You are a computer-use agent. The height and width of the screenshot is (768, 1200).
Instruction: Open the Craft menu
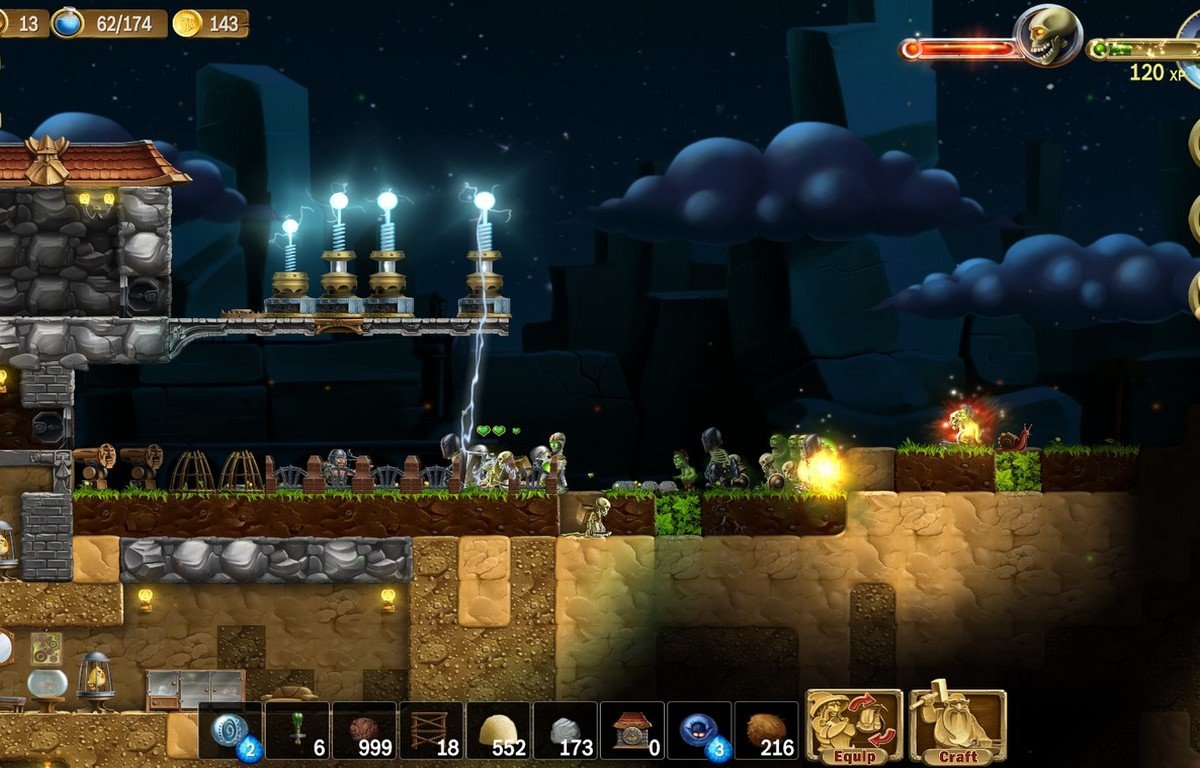click(x=957, y=725)
